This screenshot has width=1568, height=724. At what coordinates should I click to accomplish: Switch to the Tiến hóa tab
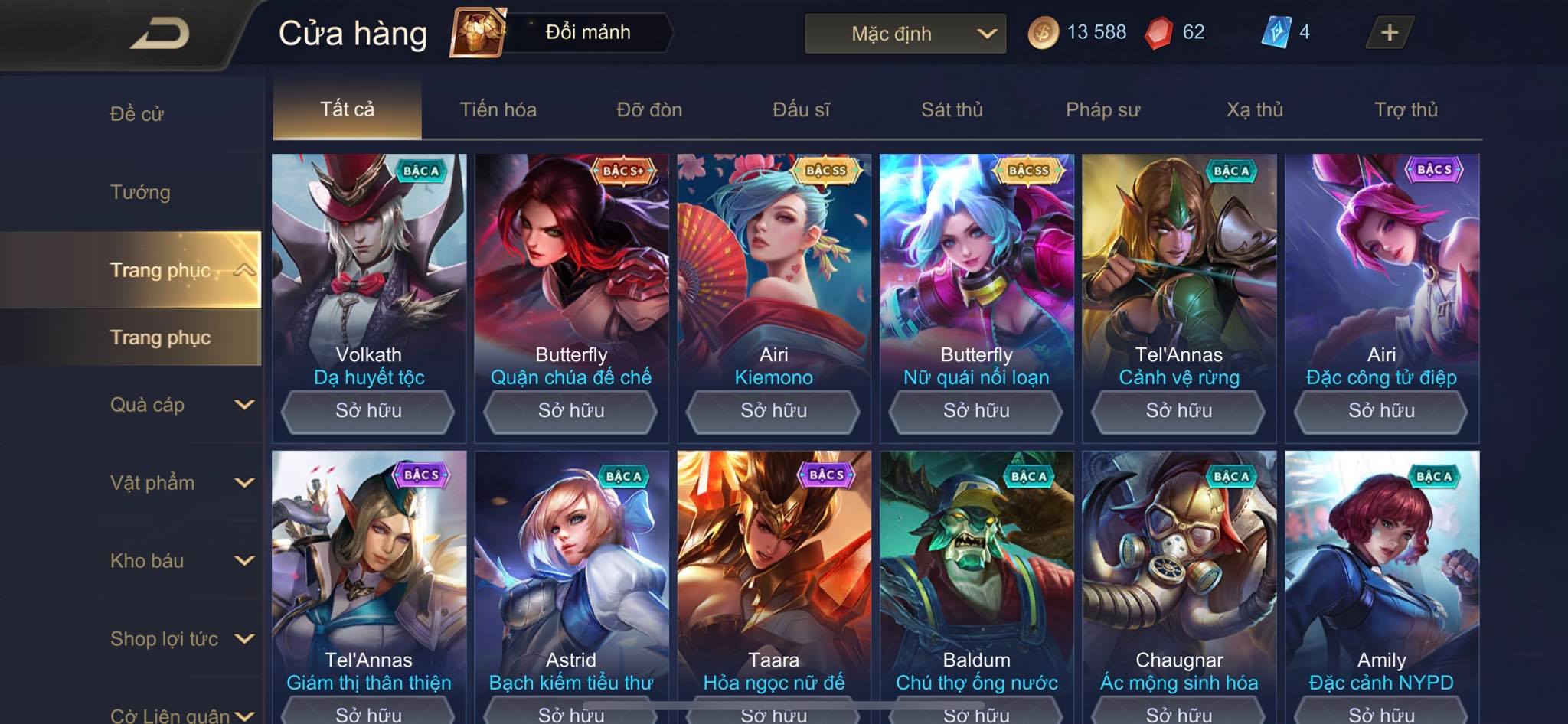tap(498, 109)
